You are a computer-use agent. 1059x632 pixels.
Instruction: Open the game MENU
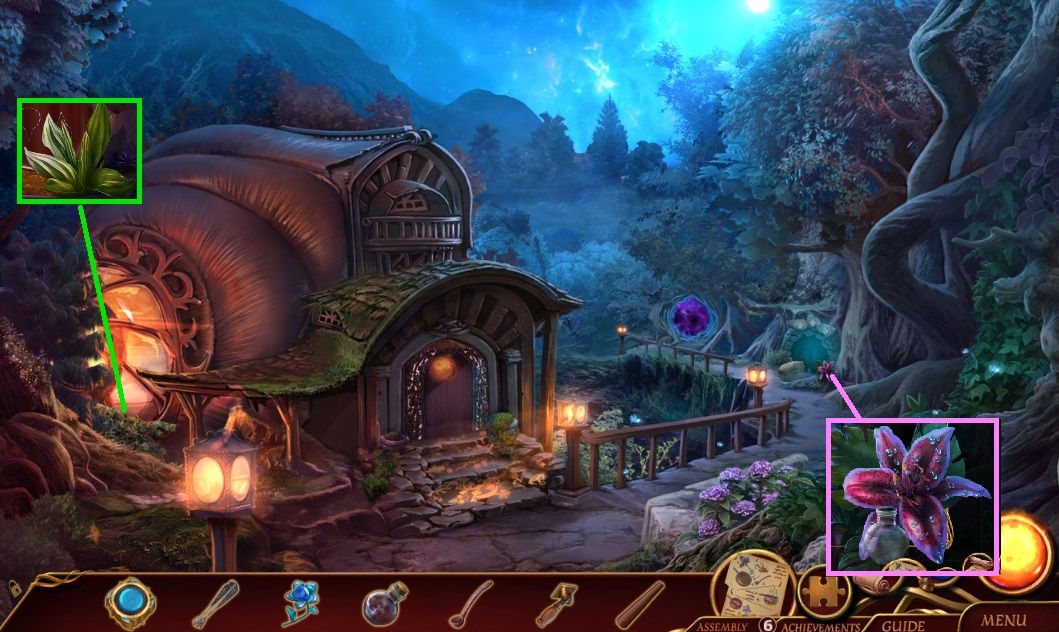[1004, 620]
